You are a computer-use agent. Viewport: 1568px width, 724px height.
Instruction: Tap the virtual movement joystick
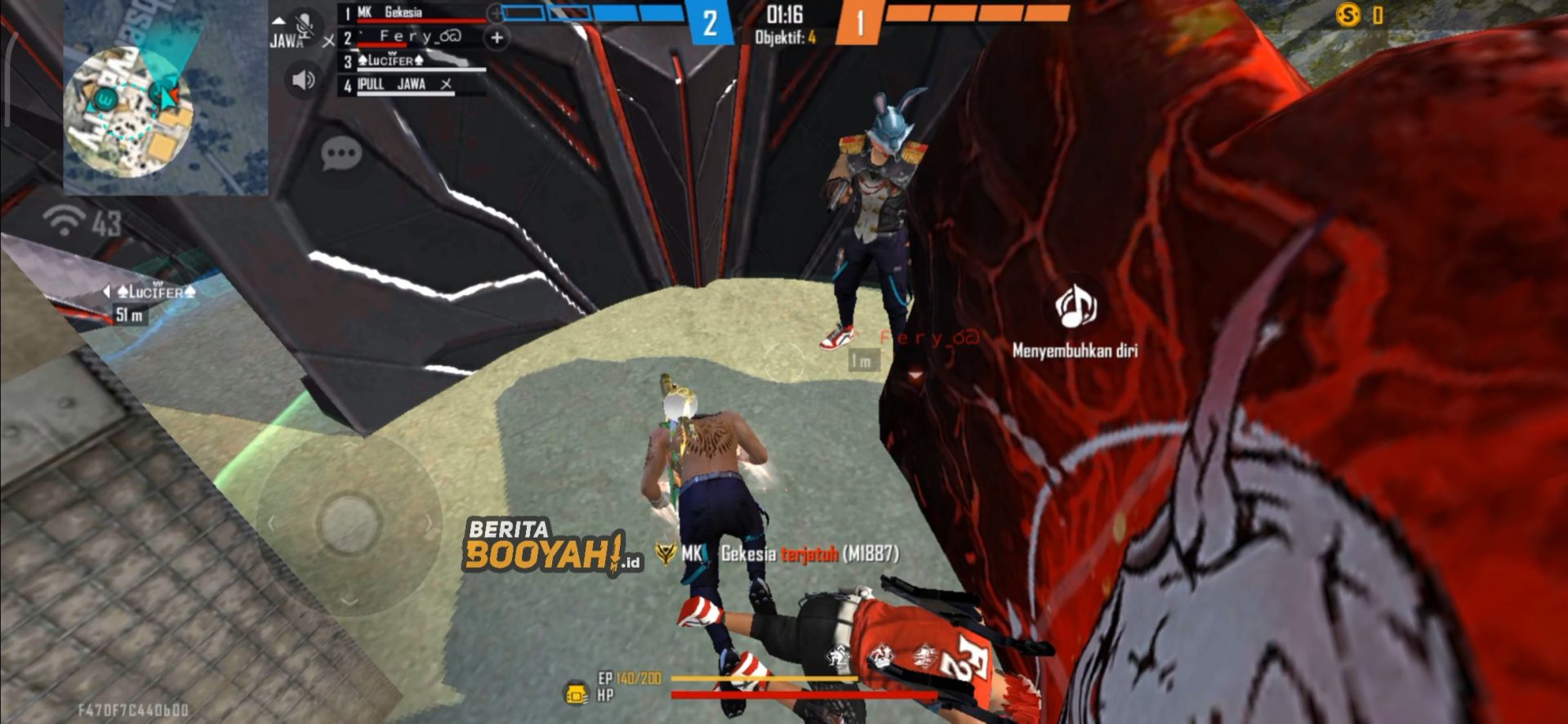(350, 522)
